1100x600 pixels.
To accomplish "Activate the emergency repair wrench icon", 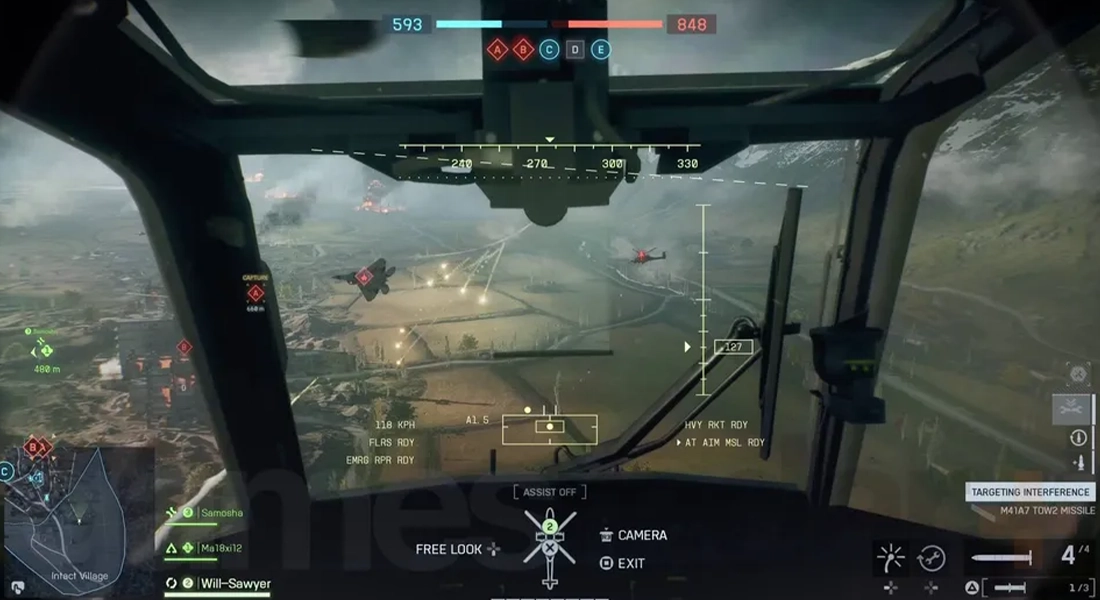I will 932,557.
